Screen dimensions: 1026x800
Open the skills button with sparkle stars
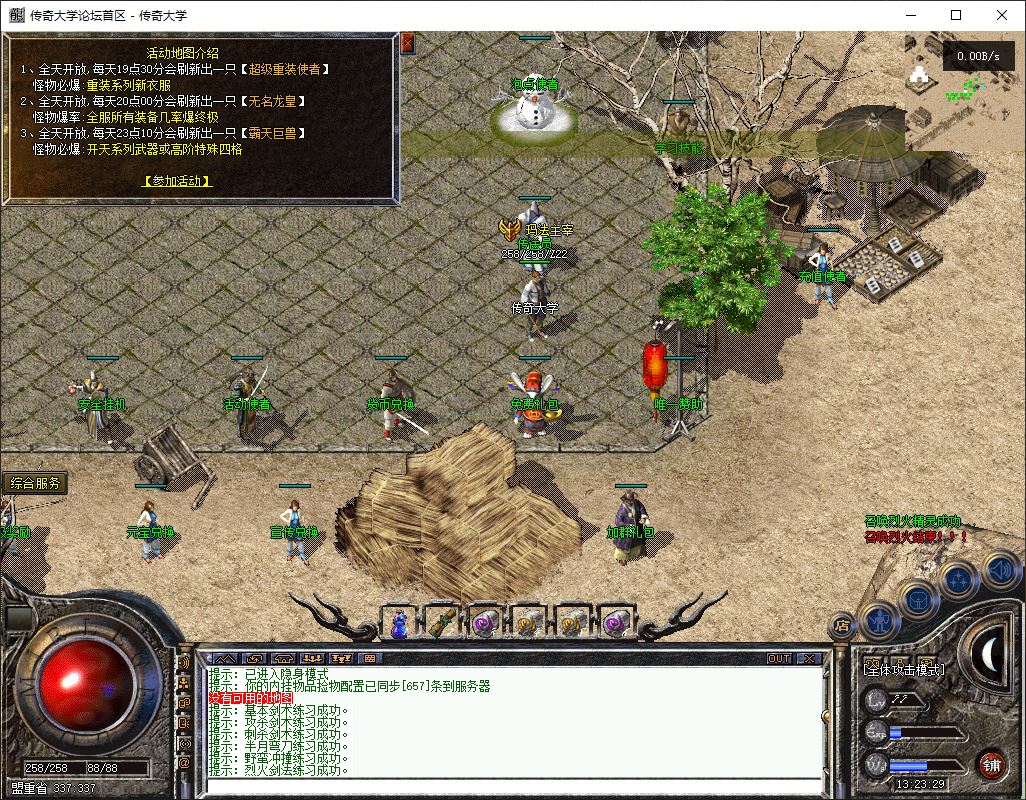tap(960, 578)
